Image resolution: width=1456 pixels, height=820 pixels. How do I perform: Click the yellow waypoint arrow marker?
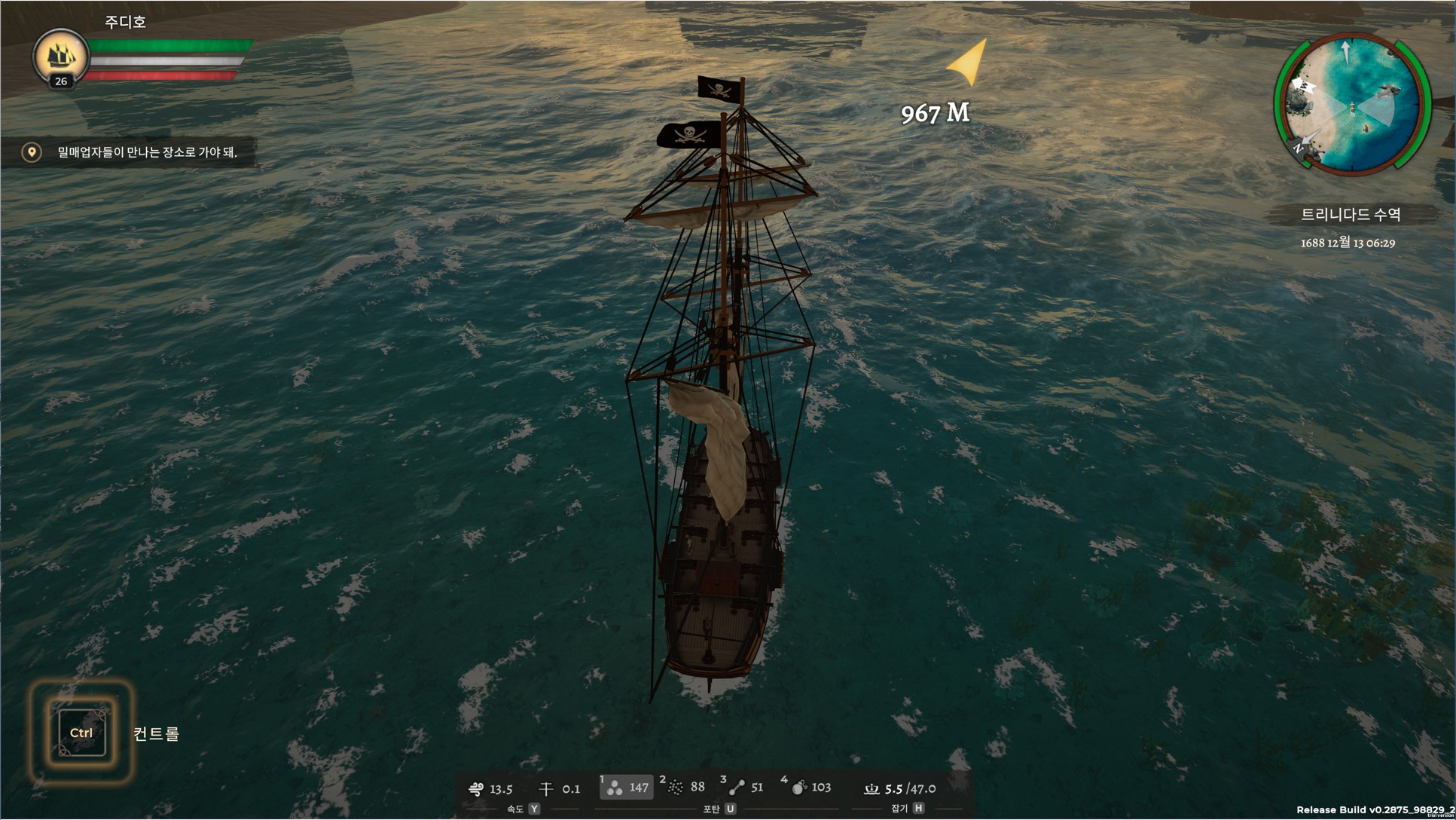tap(969, 62)
